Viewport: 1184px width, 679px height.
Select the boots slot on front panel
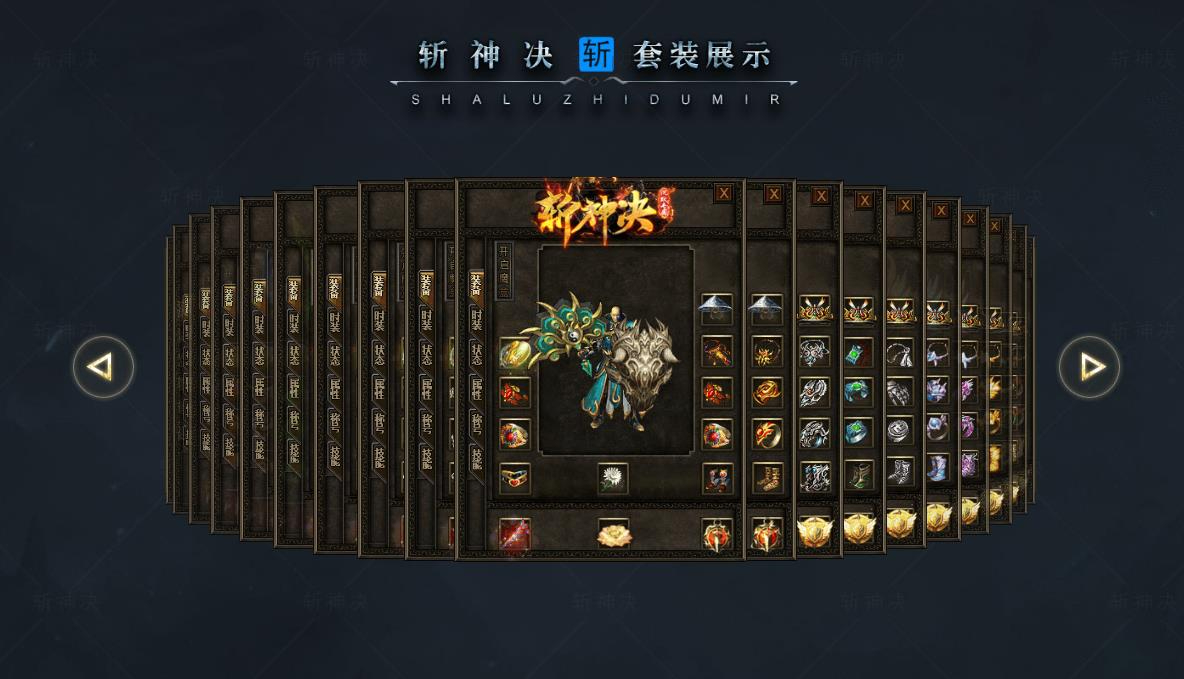tap(717, 478)
